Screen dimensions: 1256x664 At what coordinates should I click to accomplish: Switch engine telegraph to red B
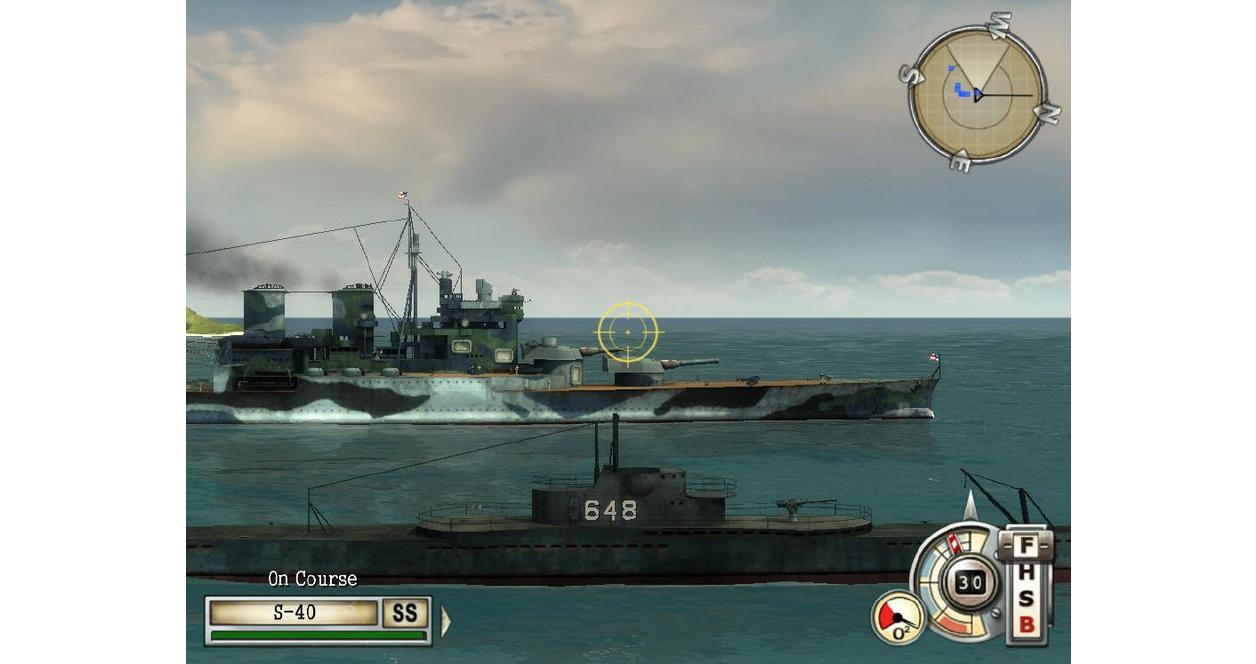[x=1026, y=626]
